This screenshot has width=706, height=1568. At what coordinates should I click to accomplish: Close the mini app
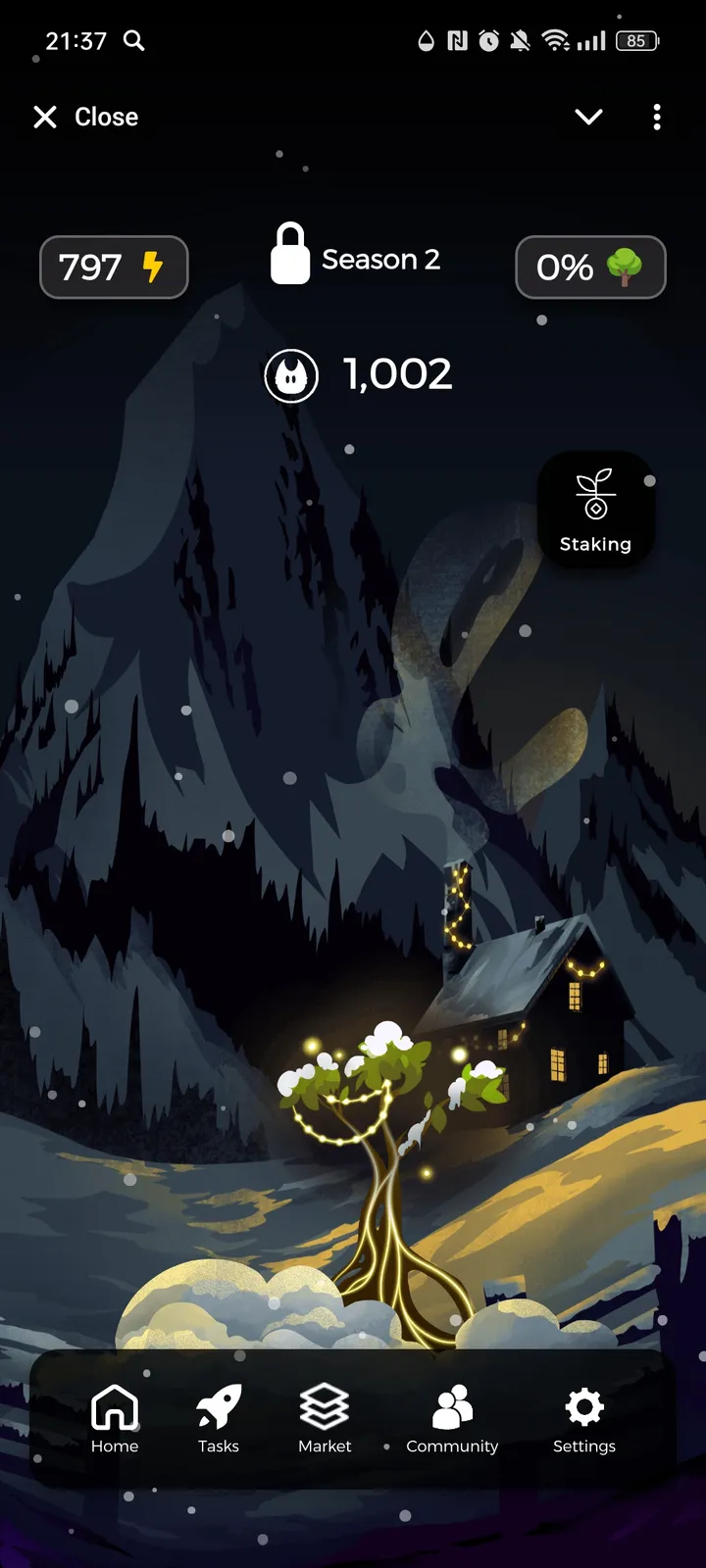pos(86,118)
